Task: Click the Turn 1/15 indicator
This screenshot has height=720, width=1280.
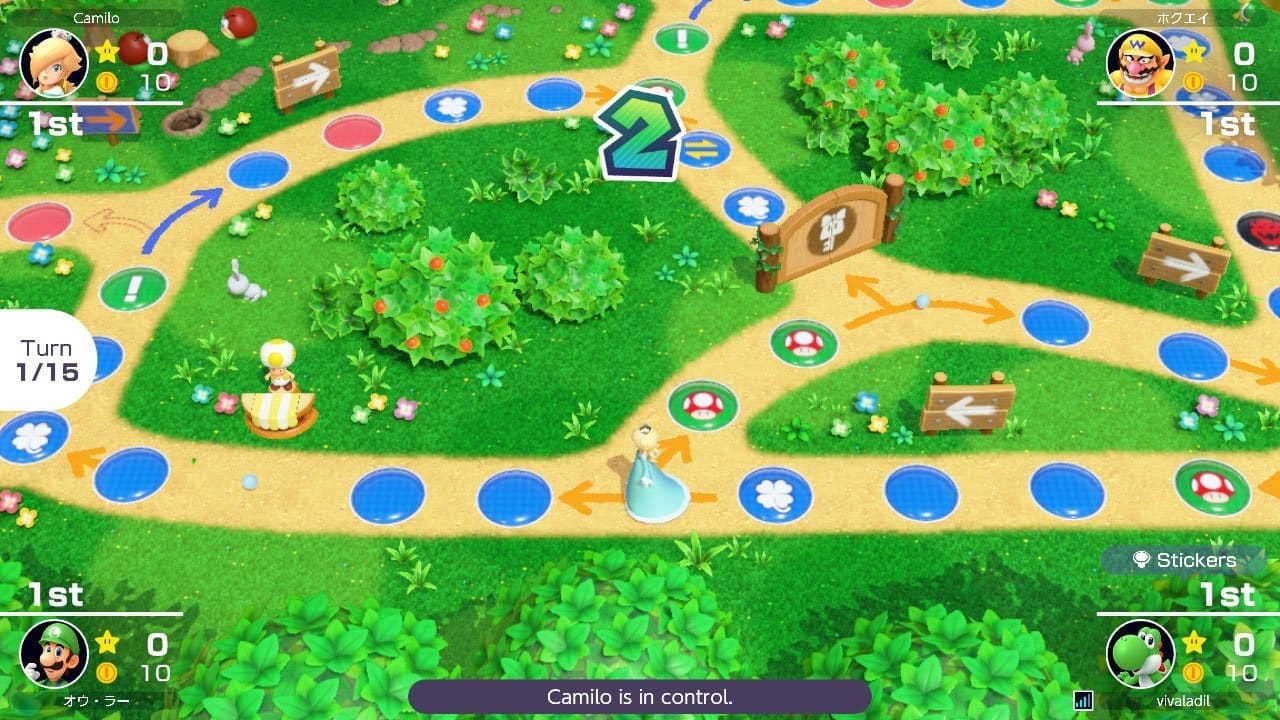Action: tap(46, 358)
